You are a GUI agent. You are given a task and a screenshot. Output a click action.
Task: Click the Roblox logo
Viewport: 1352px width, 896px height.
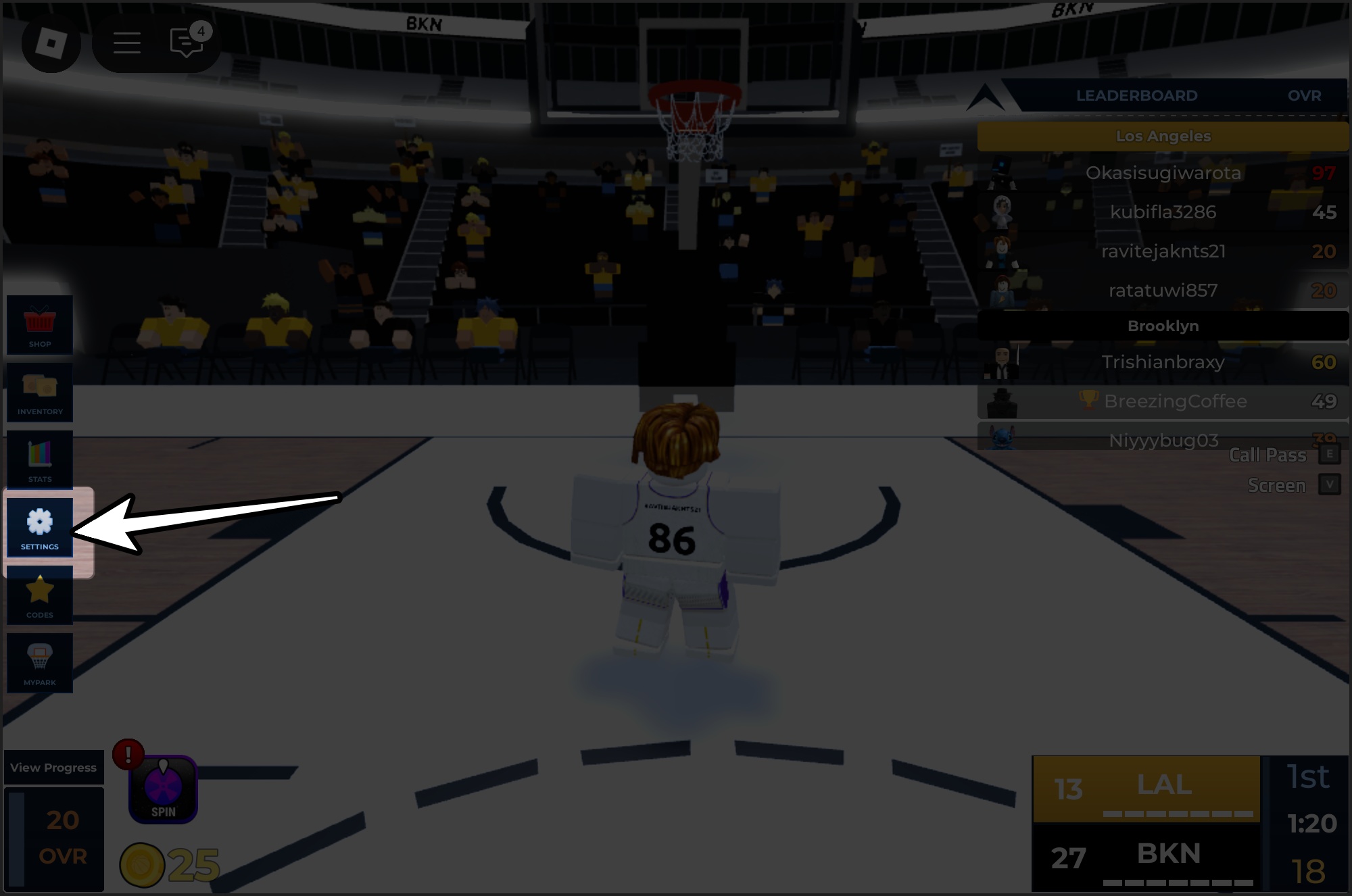pyautogui.click(x=51, y=43)
